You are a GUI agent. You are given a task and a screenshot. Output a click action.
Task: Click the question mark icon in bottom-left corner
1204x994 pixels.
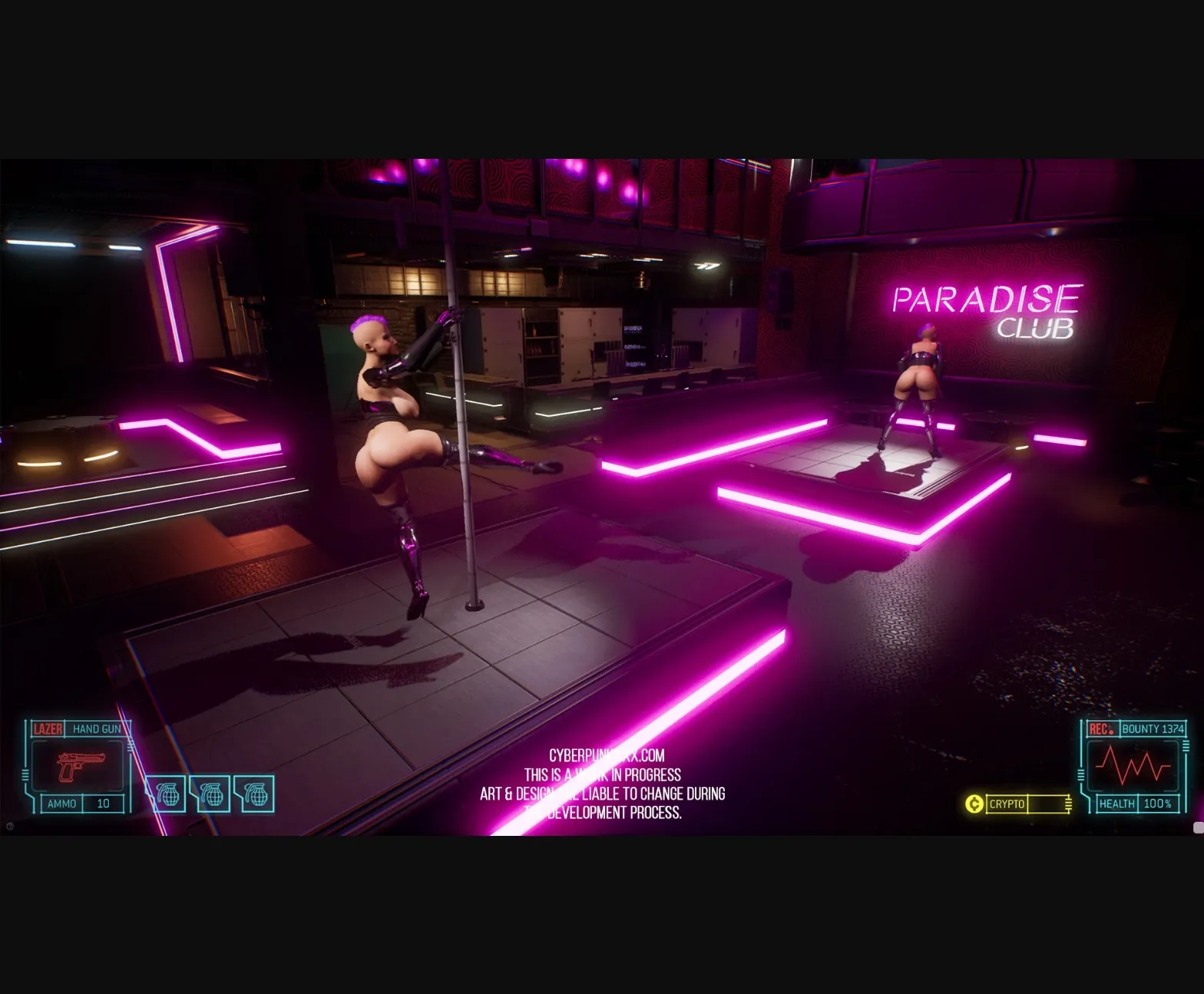tap(8, 827)
